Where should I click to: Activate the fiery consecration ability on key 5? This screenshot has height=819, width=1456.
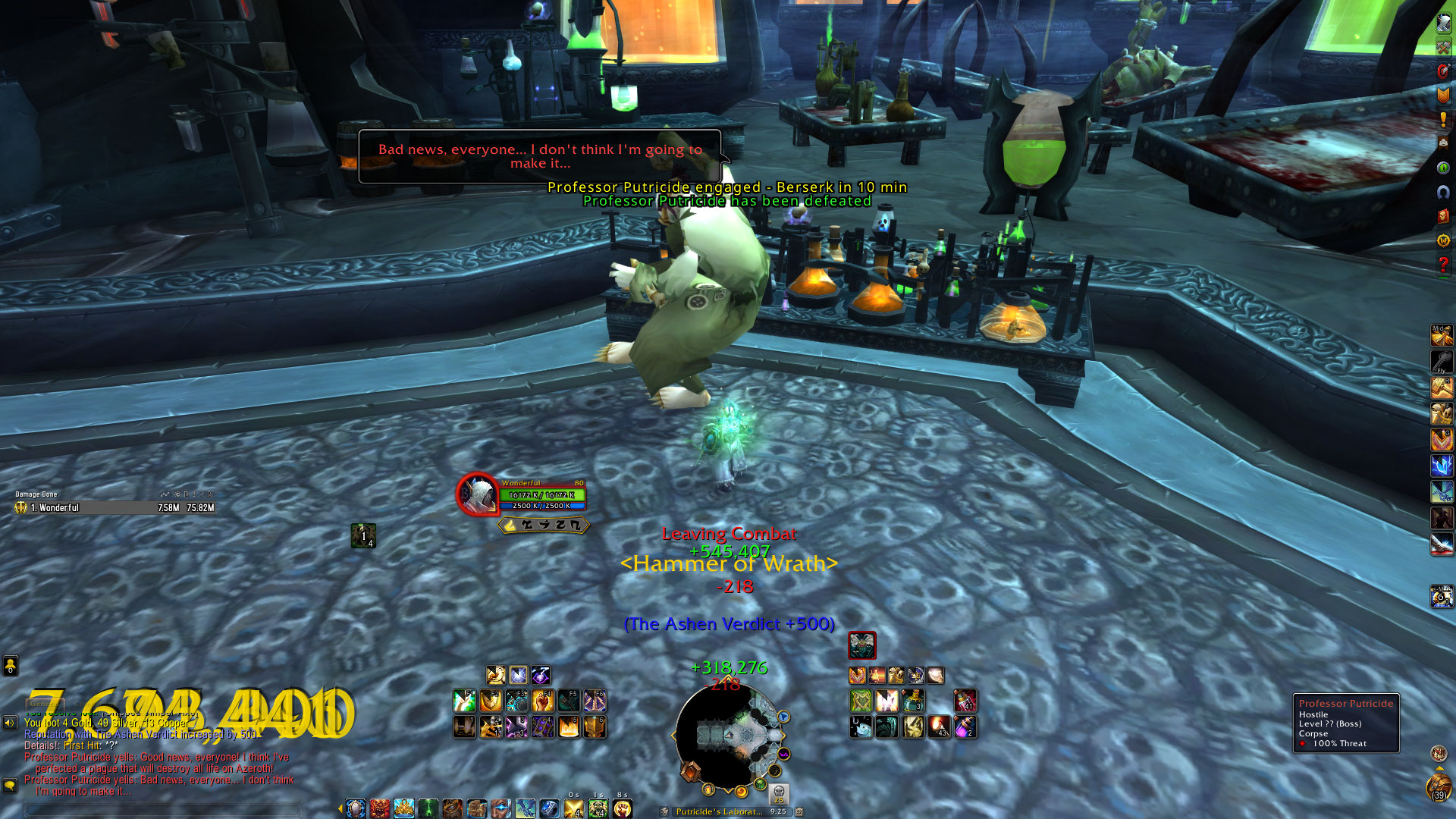pyautogui.click(x=568, y=726)
